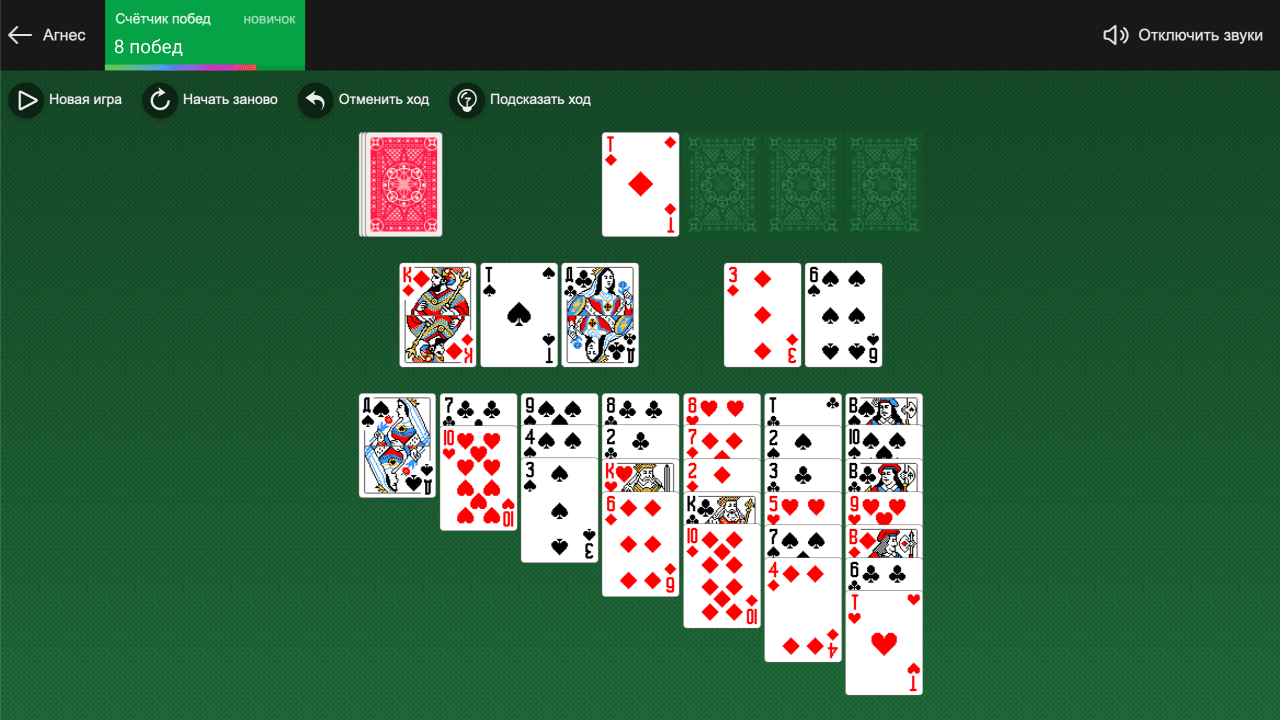Screen dimensions: 1281x720
Task: Click the Подсказать ход hint icon
Action: point(466,99)
